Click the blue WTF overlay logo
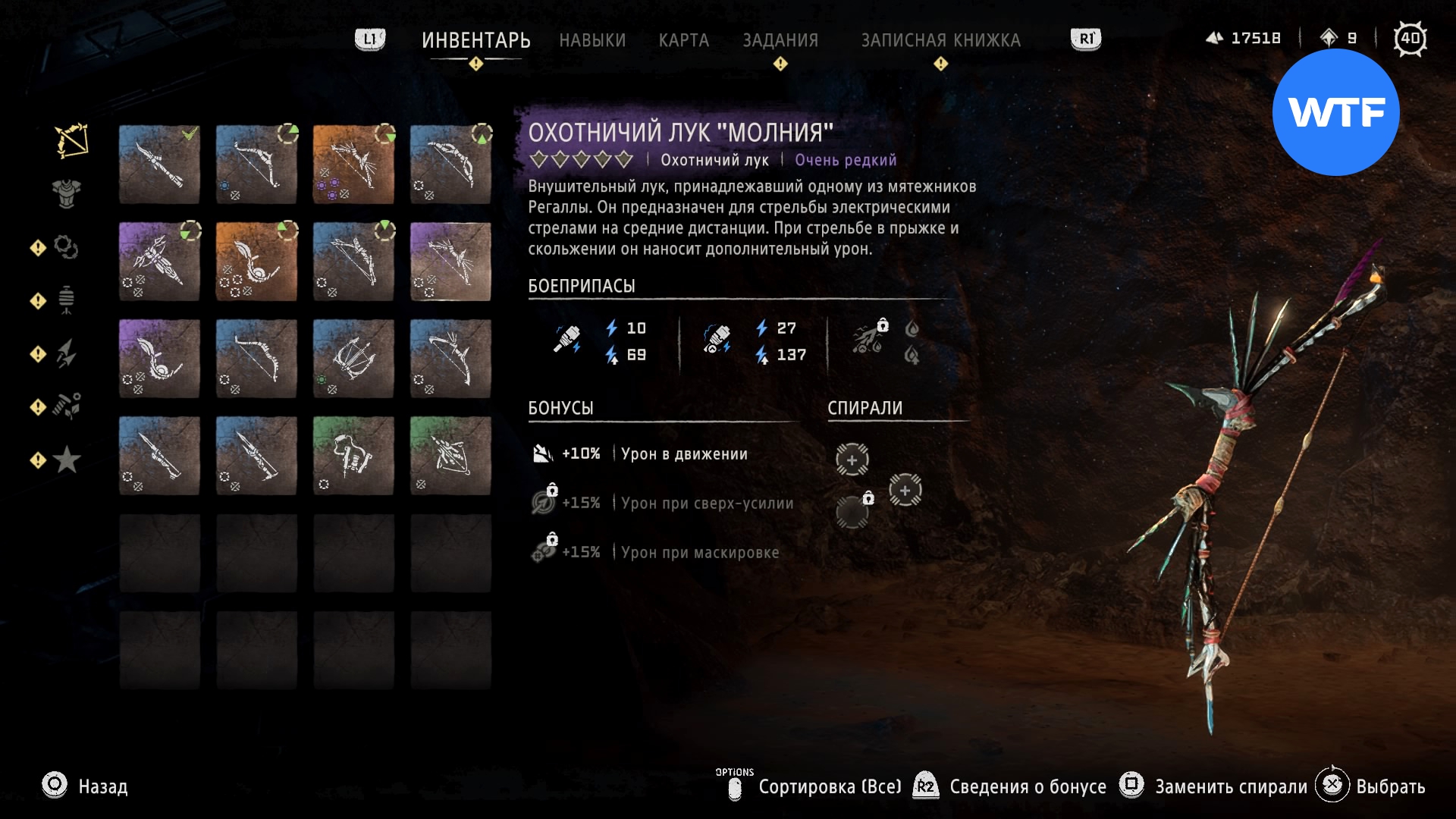 (x=1335, y=112)
